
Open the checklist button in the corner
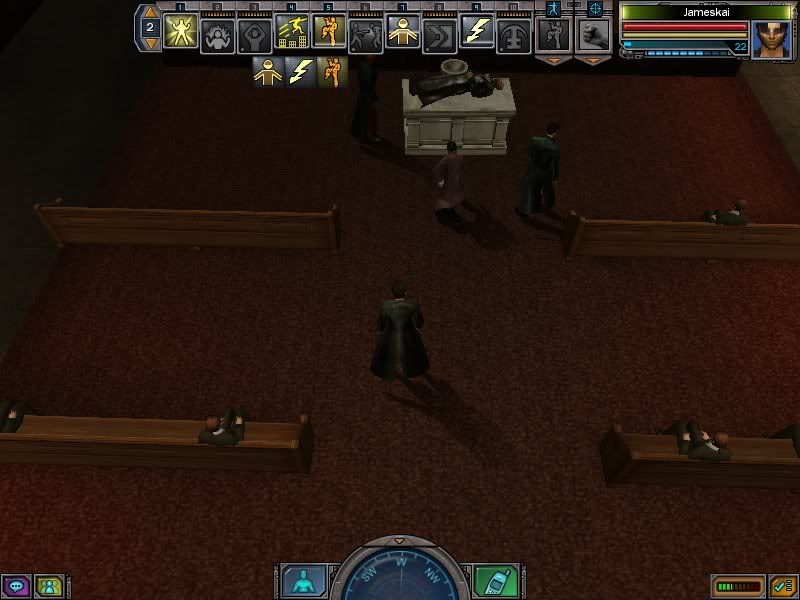pos(780,584)
